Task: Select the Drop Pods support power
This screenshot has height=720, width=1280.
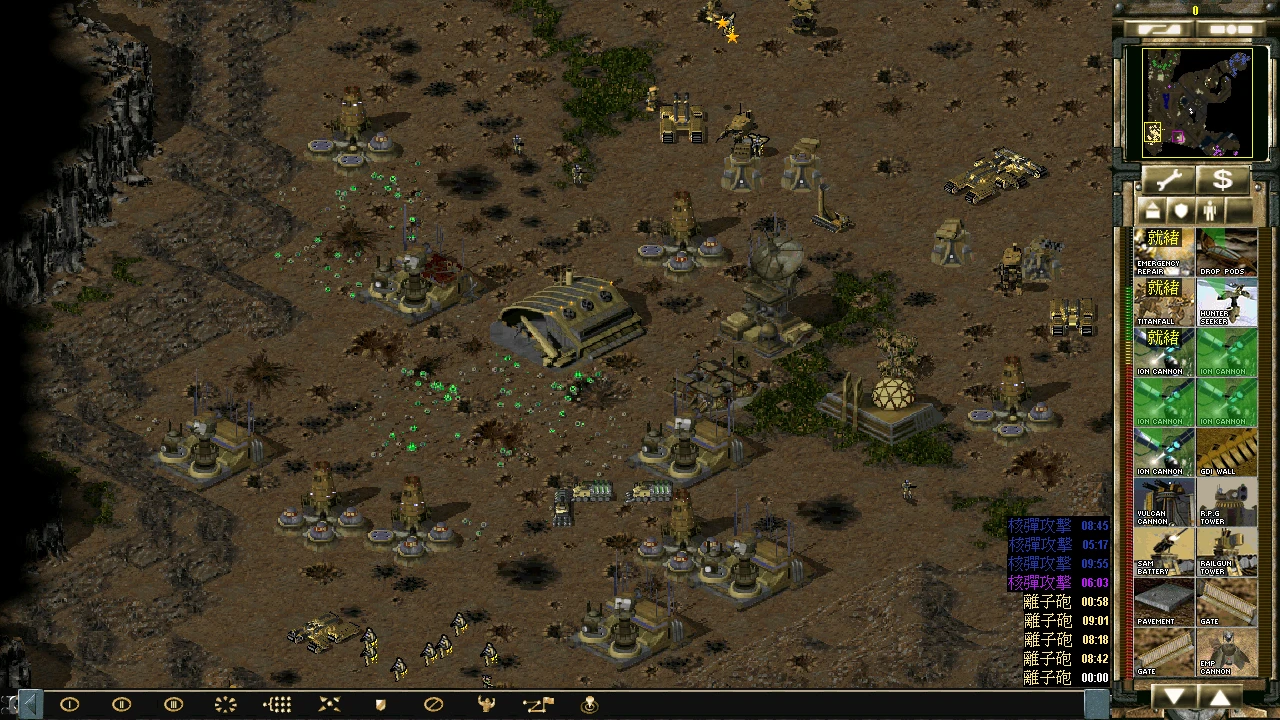Action: tap(1227, 252)
